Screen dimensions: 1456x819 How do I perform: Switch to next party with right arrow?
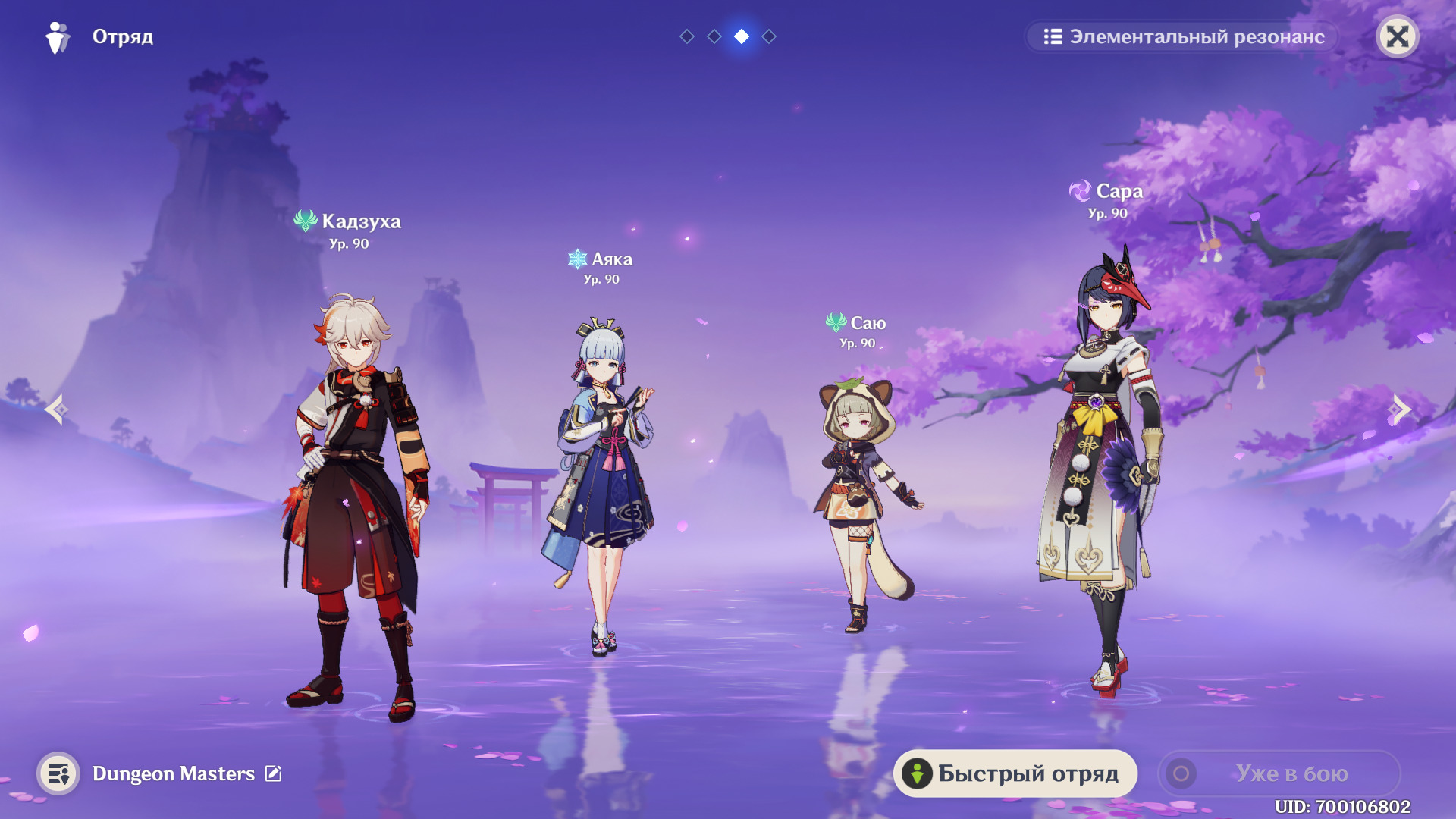1400,409
